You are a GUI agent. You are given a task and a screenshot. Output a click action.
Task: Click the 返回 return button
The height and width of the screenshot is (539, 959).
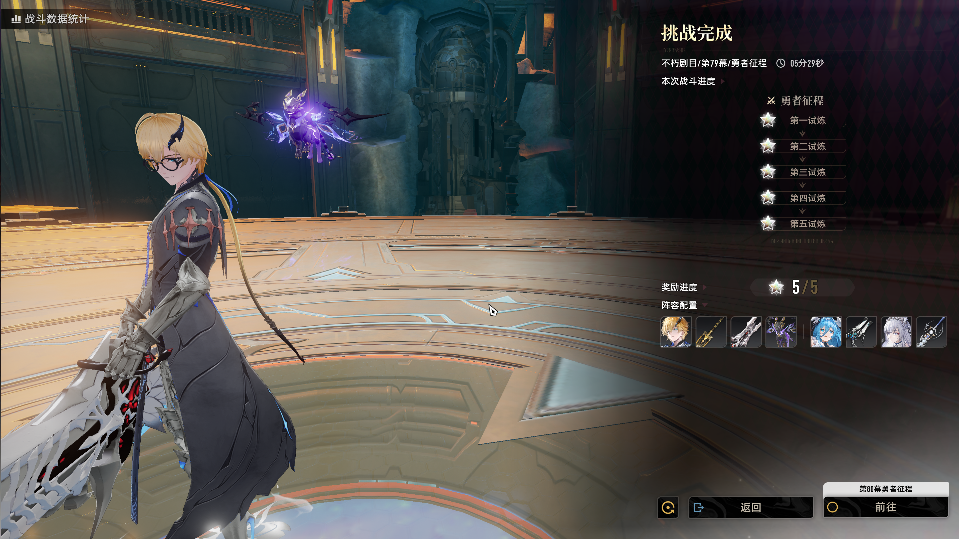750,507
